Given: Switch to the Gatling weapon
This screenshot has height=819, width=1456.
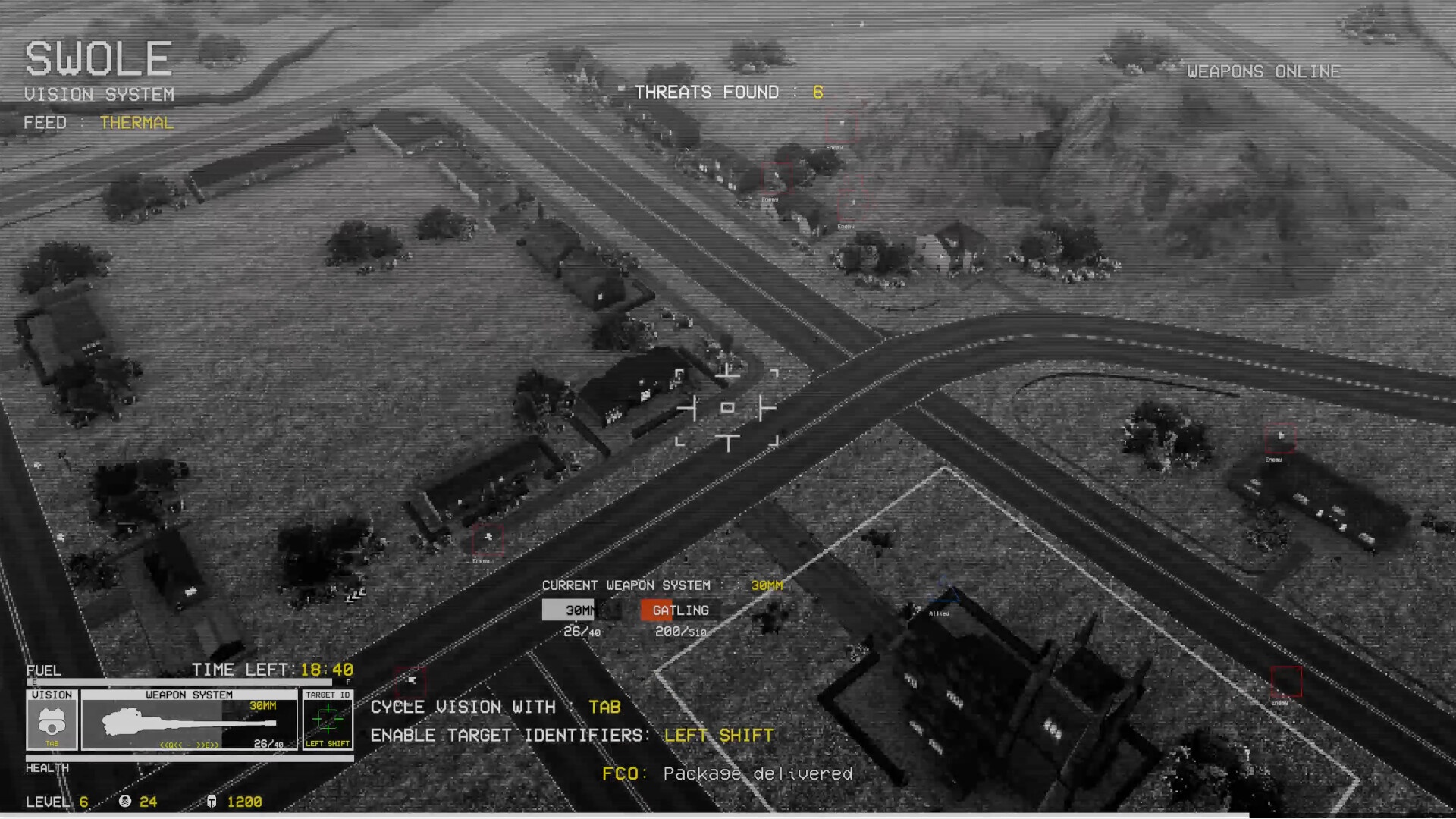Looking at the screenshot, I should (679, 610).
